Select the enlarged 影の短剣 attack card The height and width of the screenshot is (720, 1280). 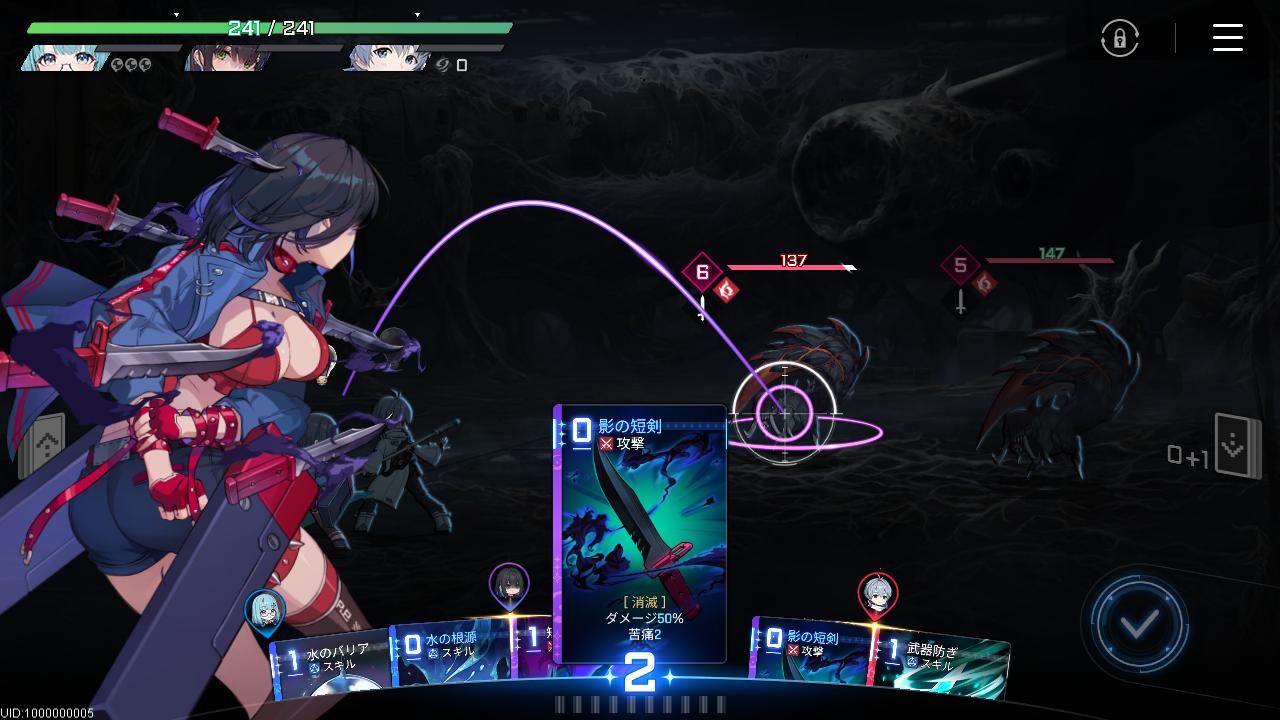point(640,530)
